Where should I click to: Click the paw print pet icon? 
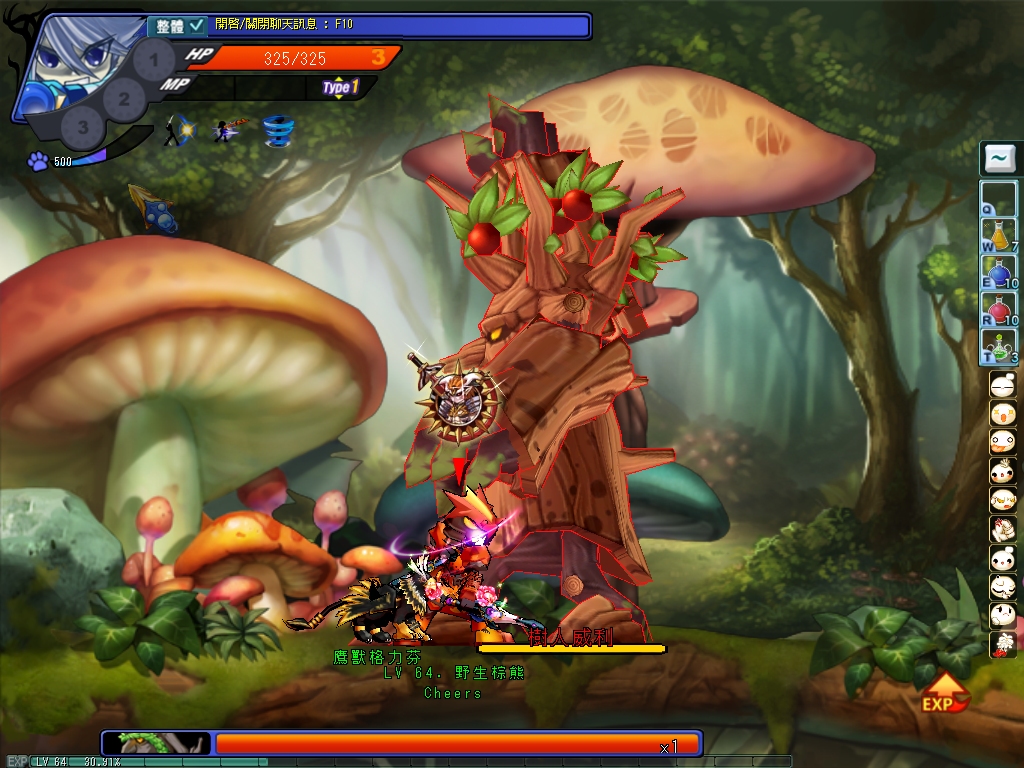coord(39,161)
